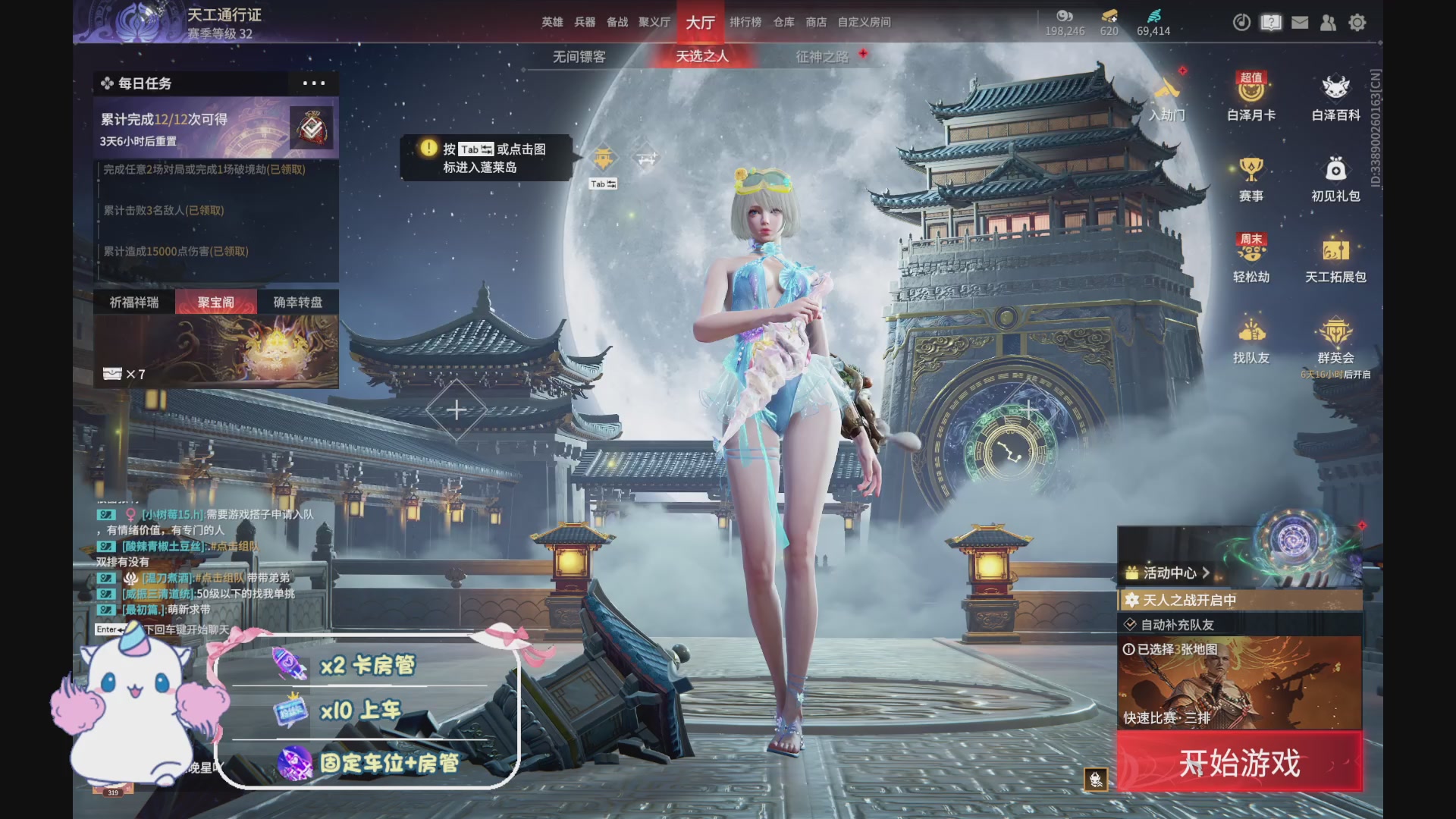Click the 天选之人 mode selector

pos(704,56)
